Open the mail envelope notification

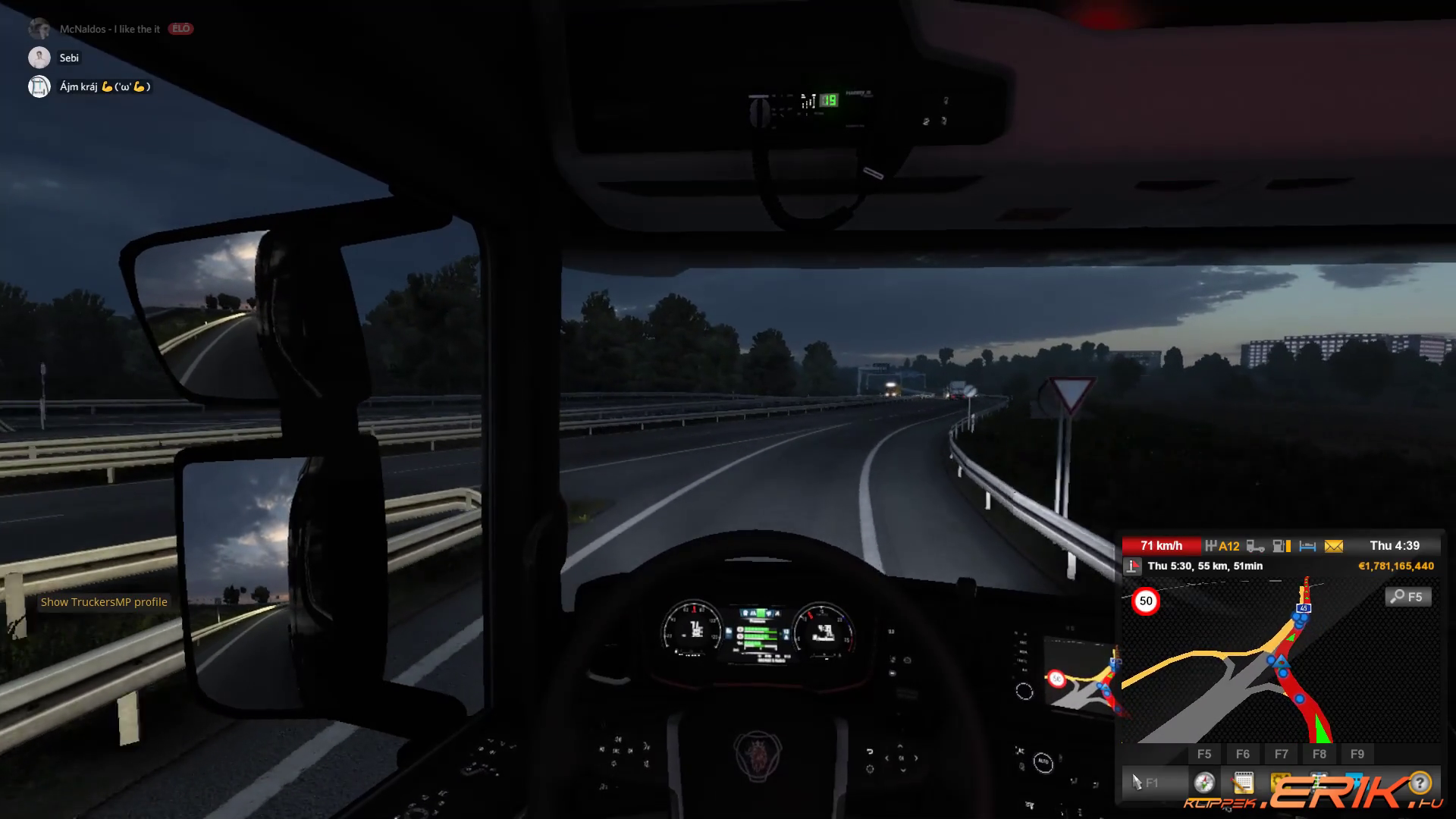coord(1333,546)
